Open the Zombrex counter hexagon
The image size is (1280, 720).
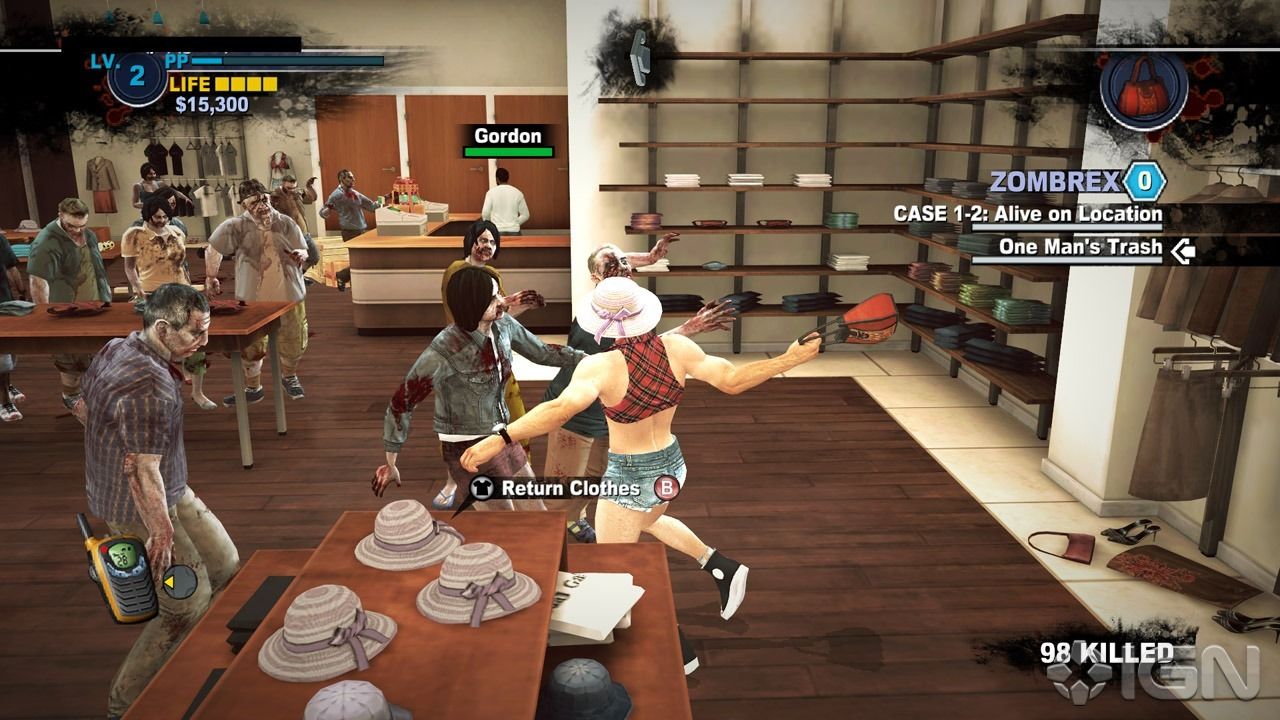point(1143,181)
